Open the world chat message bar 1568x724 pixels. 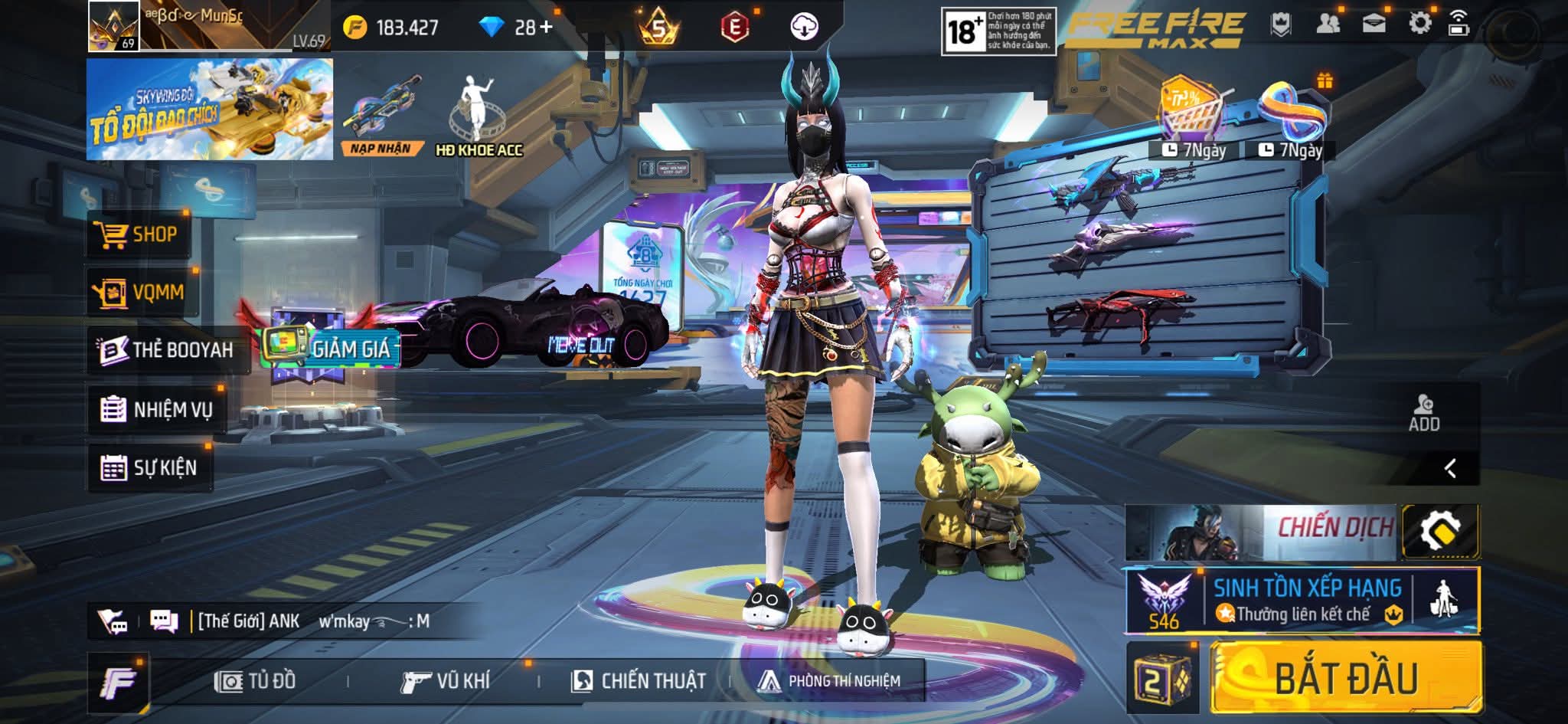point(306,621)
